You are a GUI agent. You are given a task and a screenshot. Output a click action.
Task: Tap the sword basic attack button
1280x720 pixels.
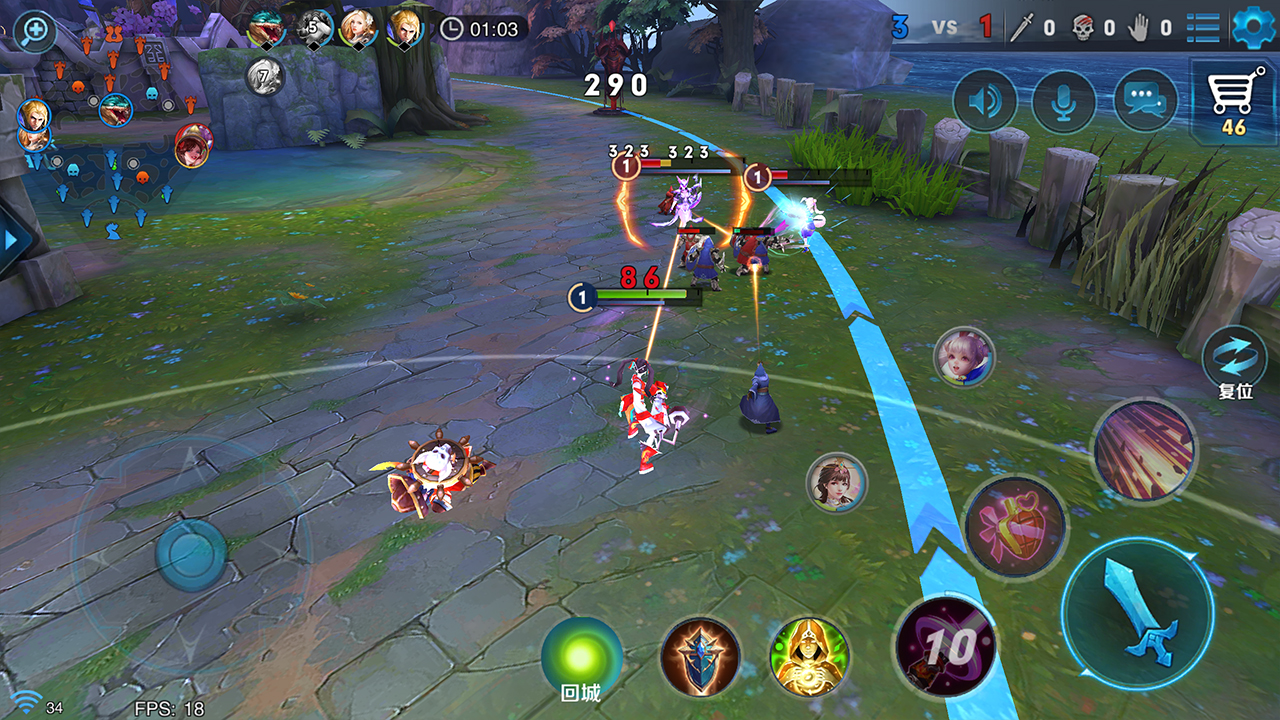coord(1137,613)
